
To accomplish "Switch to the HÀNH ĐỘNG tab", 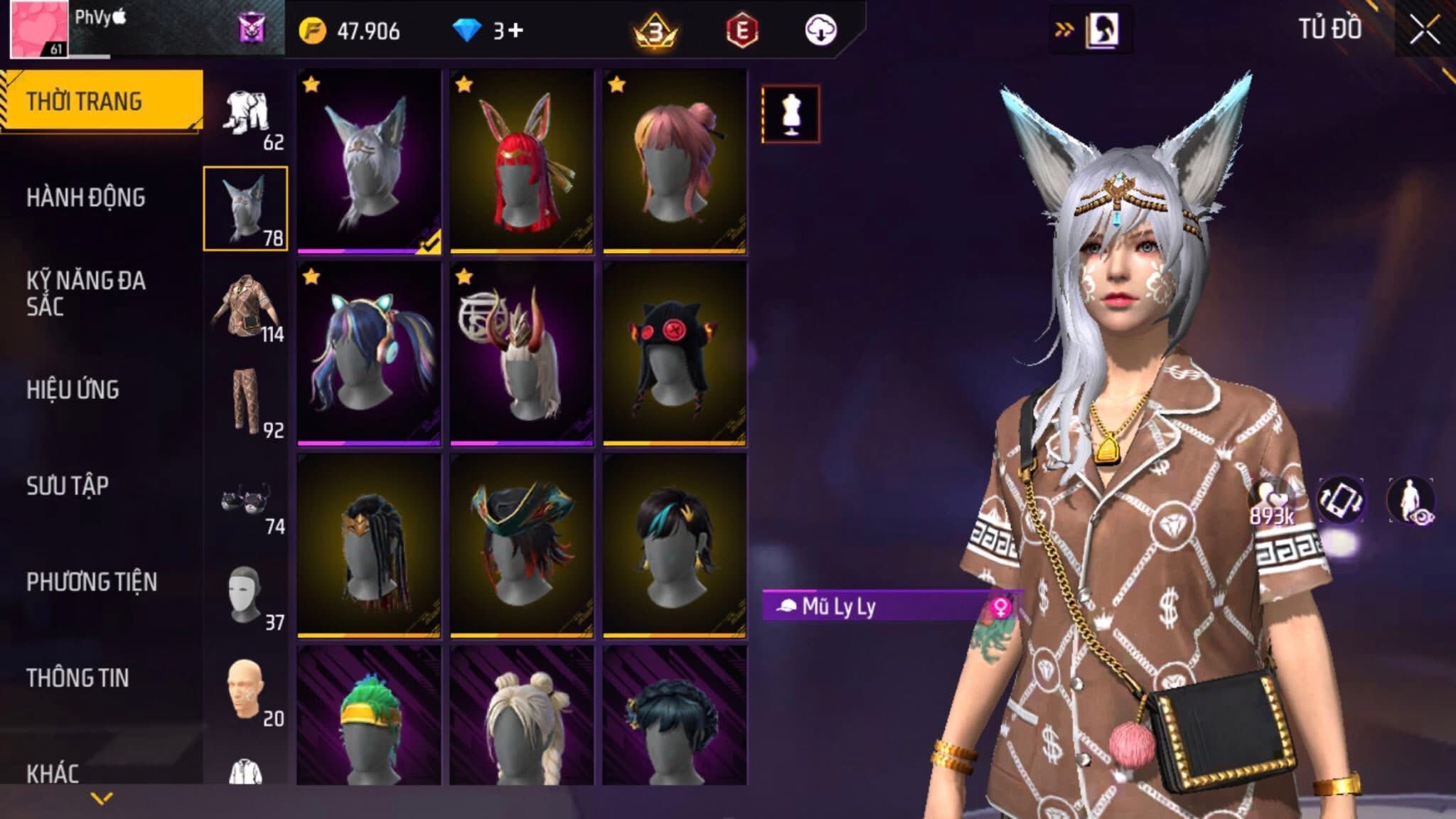I will click(86, 198).
